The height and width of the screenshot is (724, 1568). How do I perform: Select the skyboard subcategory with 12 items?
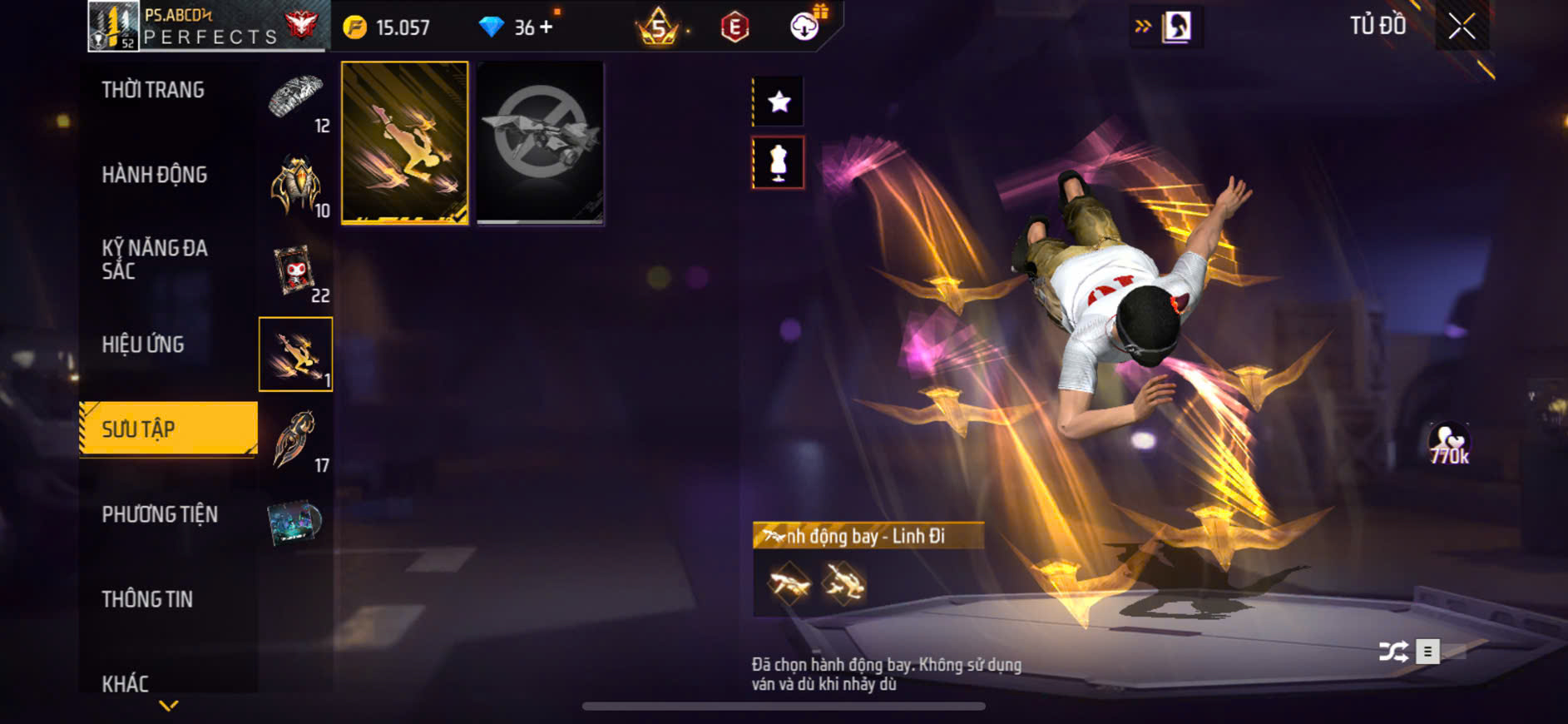pos(297,102)
